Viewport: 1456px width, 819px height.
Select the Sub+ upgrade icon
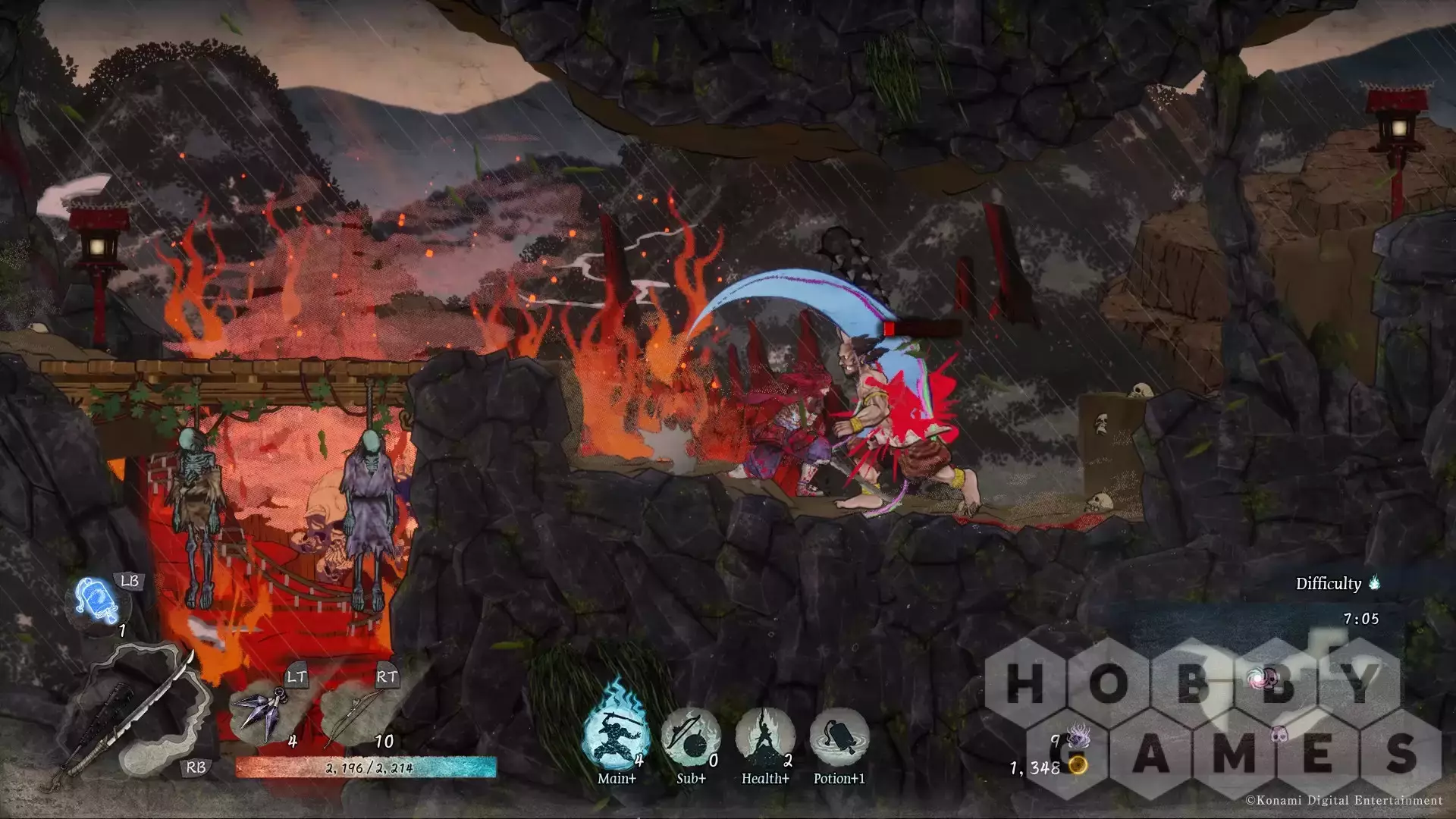coord(690,737)
